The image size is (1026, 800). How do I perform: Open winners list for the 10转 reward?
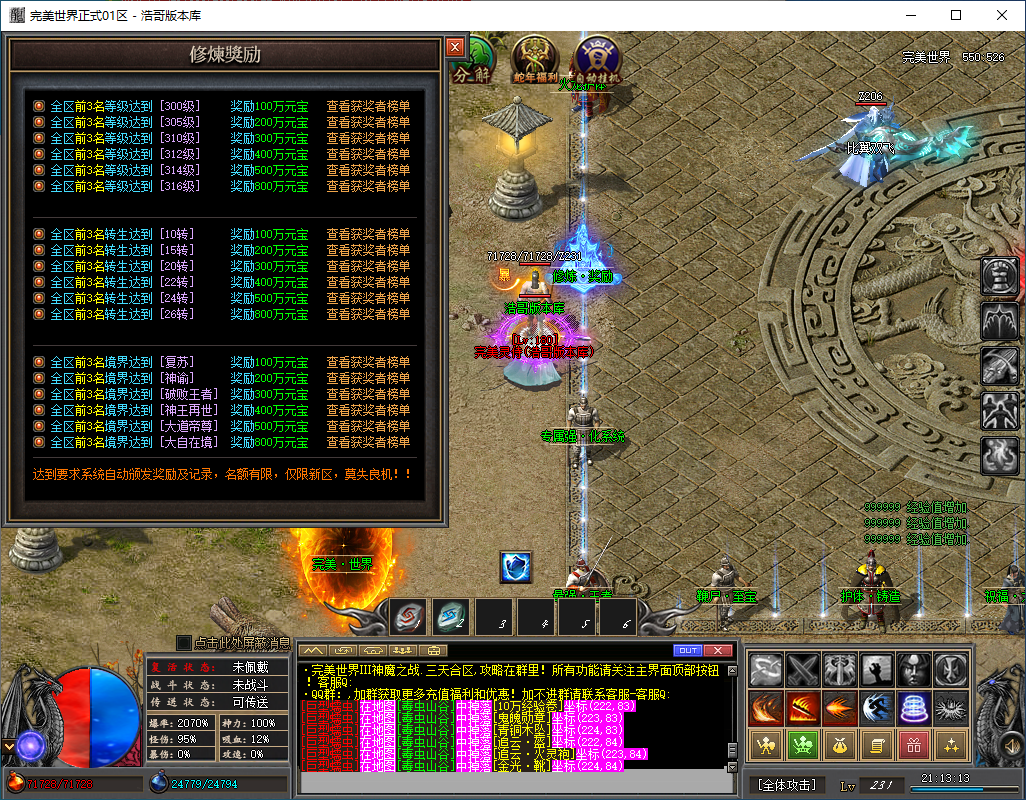[368, 234]
